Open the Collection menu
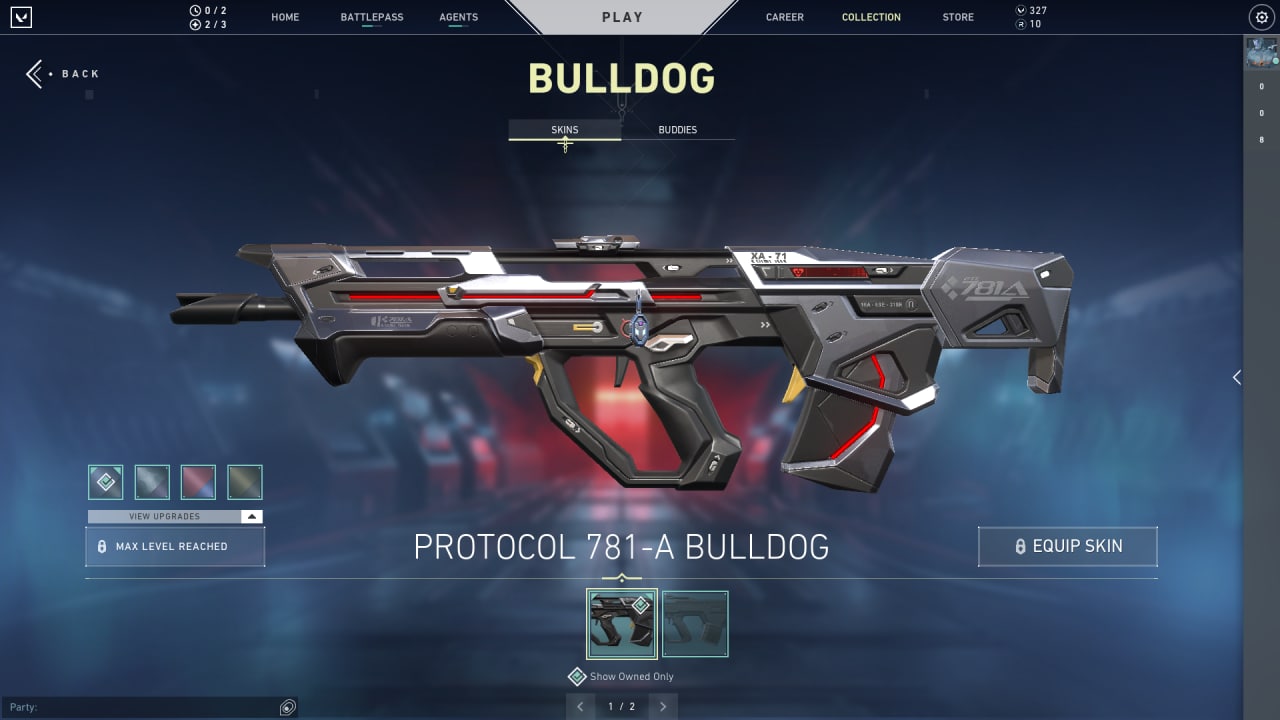Image resolution: width=1280 pixels, height=720 pixels. (x=870, y=17)
